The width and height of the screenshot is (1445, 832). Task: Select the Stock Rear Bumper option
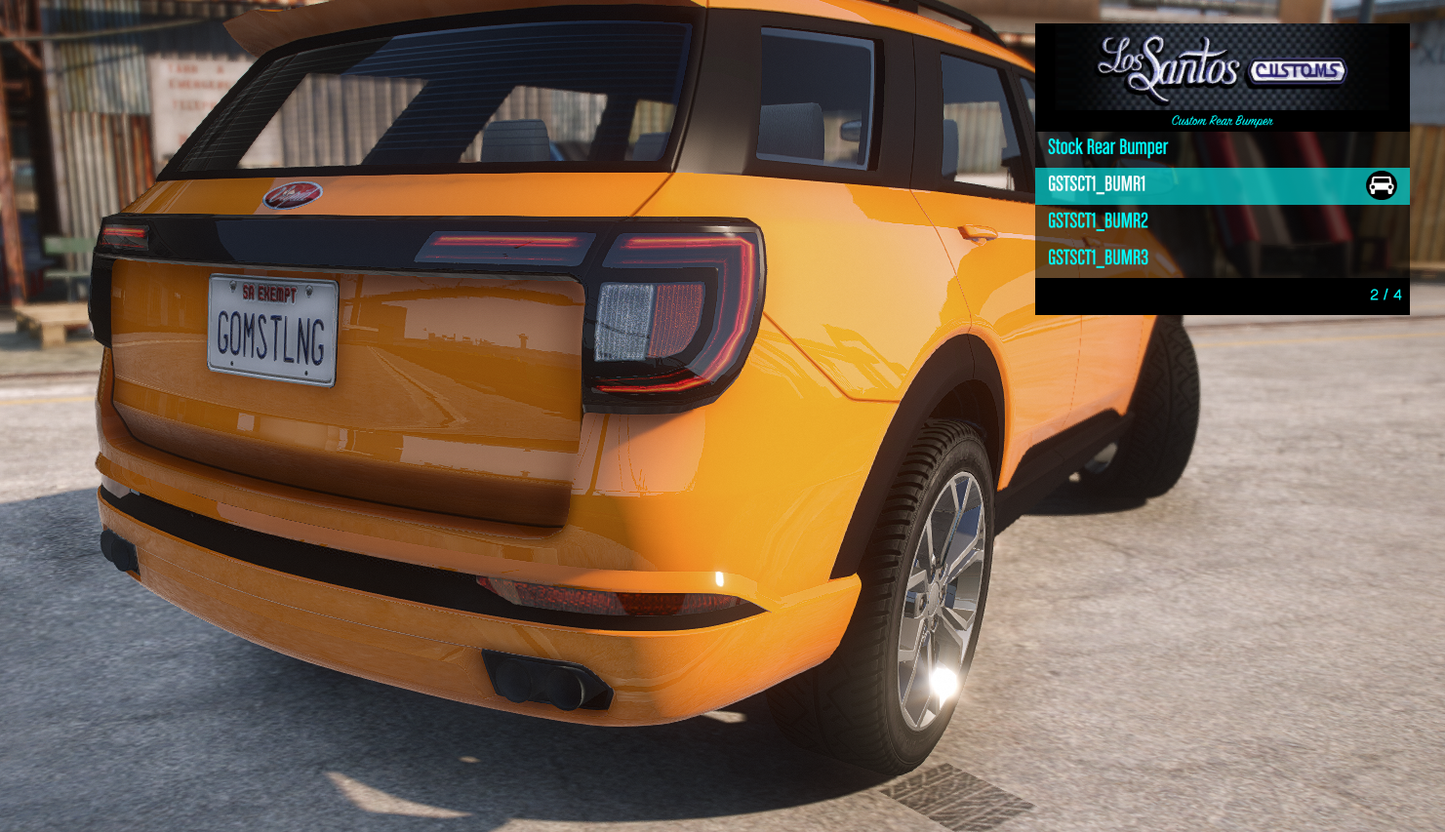coord(1108,148)
